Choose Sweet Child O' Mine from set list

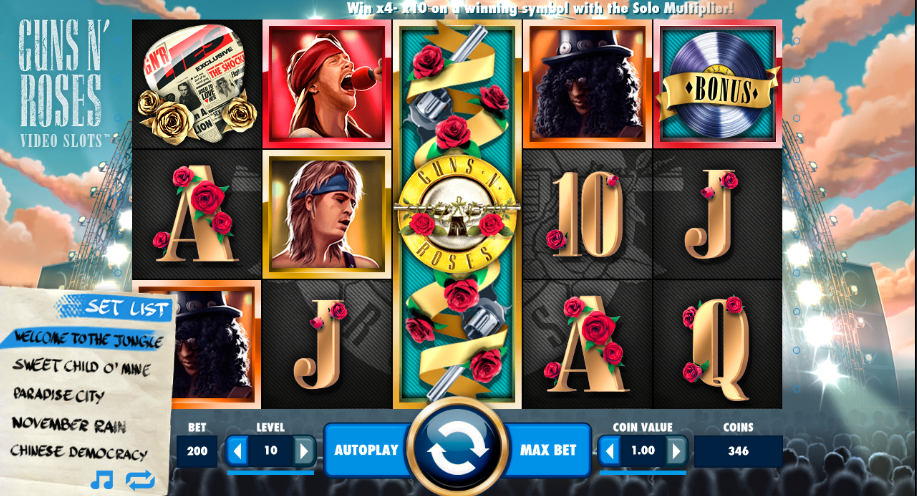(x=79, y=366)
